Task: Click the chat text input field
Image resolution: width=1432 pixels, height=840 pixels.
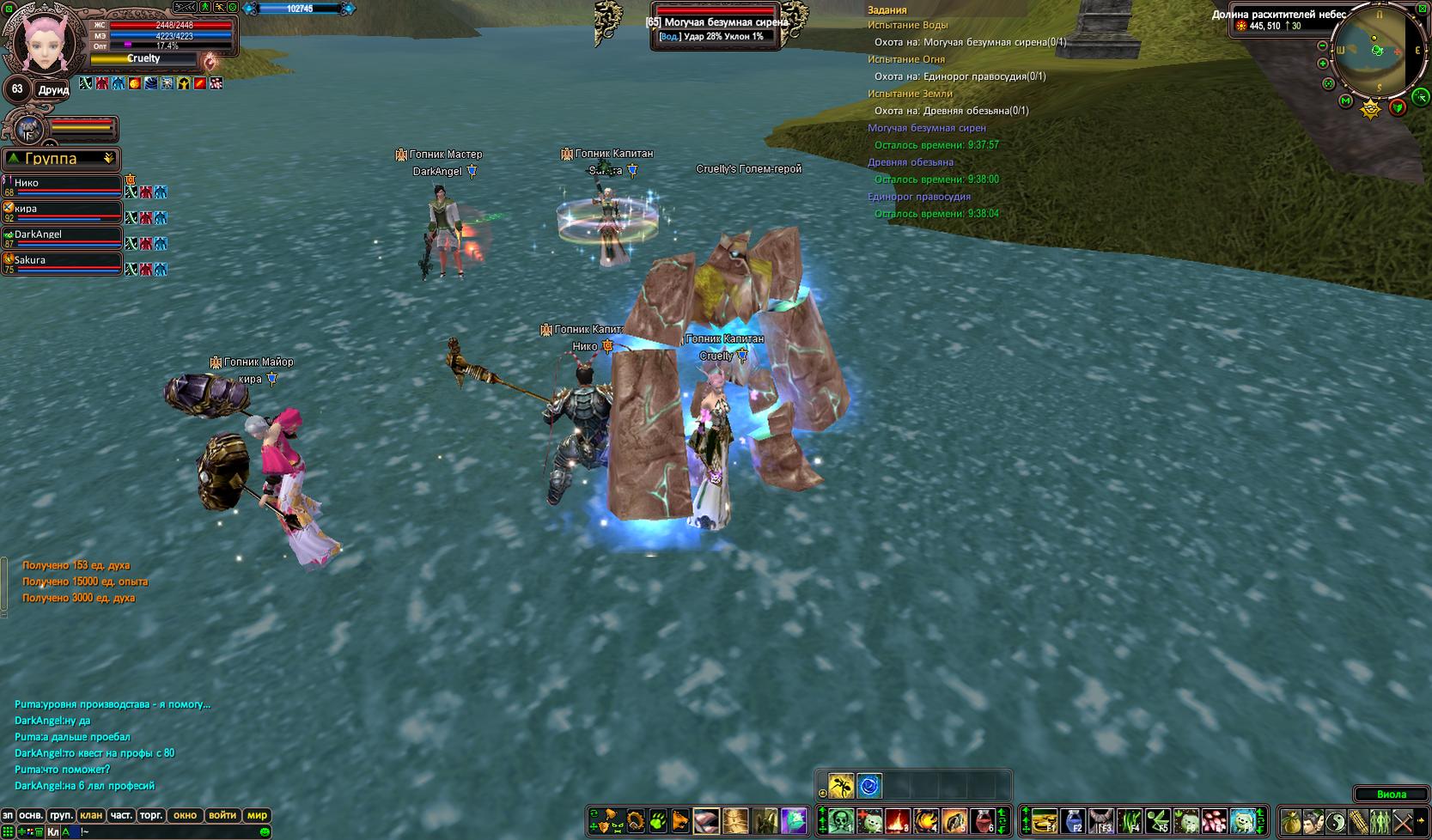Action: (x=163, y=831)
